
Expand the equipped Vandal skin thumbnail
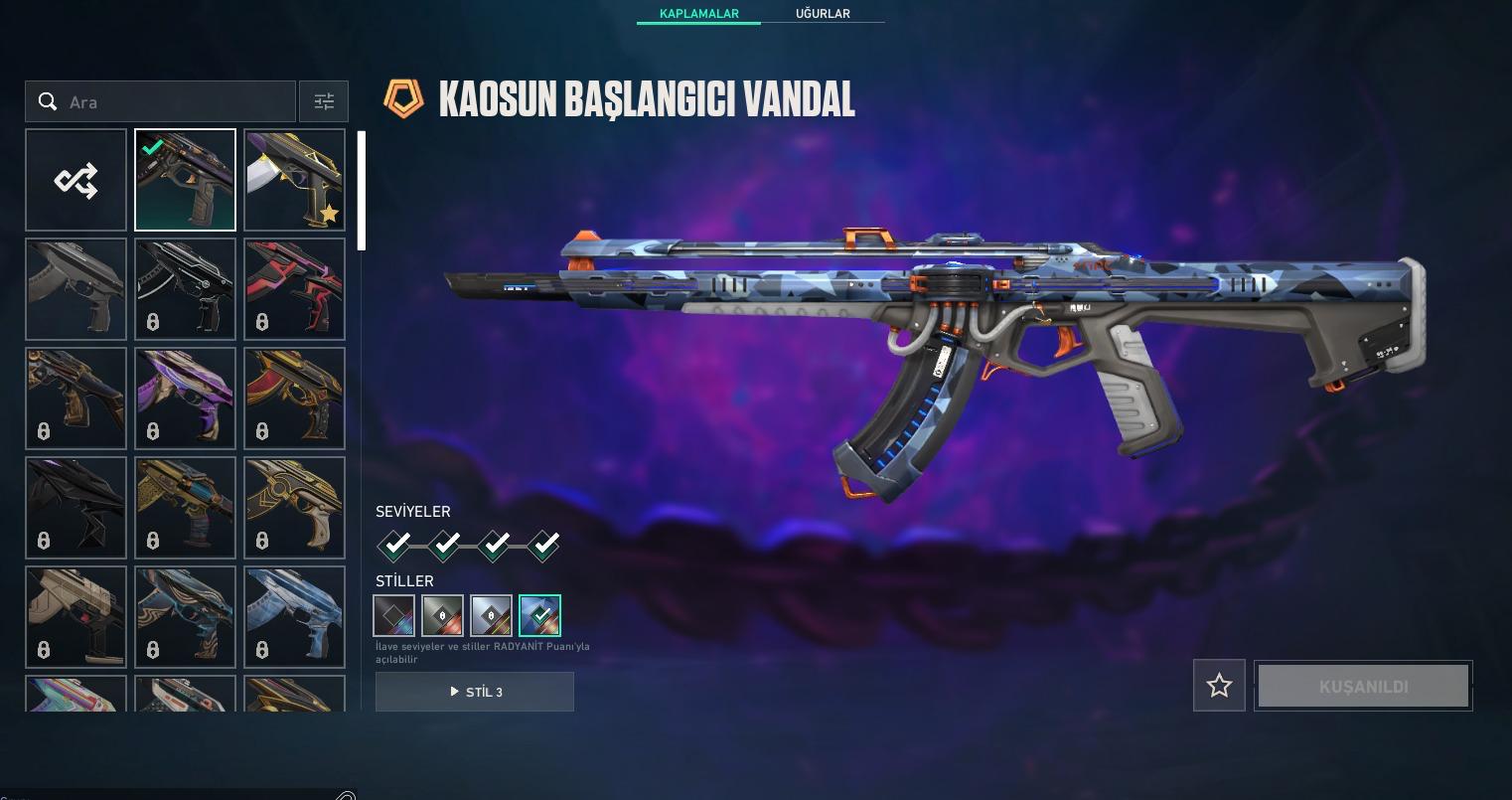click(x=185, y=180)
